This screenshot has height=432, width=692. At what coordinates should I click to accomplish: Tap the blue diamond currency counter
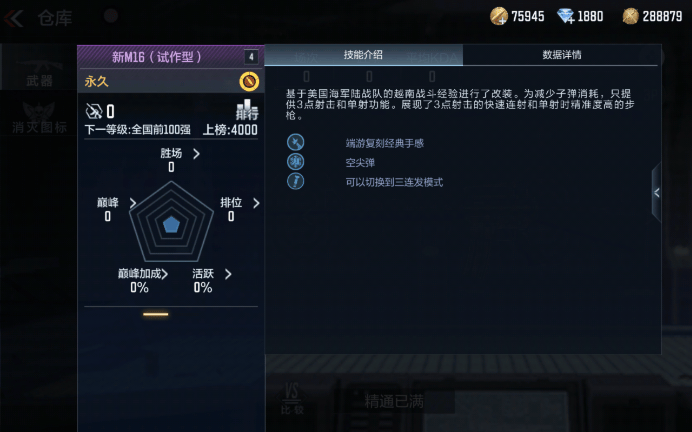580,16
